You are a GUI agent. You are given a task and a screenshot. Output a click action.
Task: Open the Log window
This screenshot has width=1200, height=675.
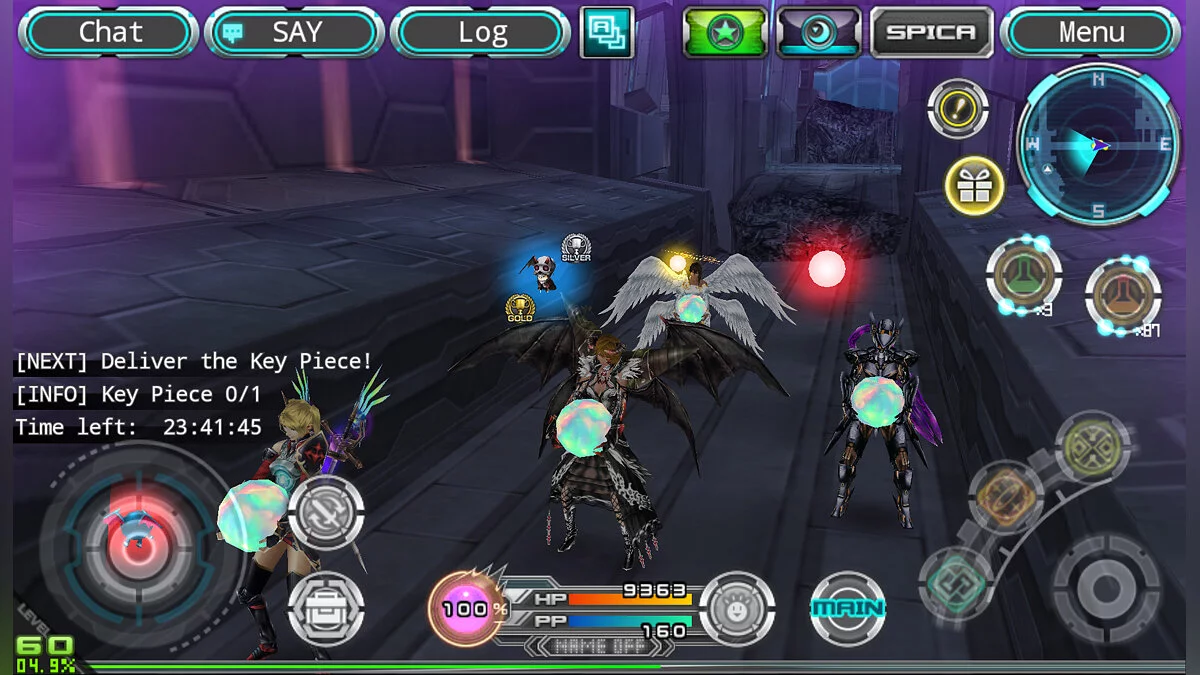[481, 33]
